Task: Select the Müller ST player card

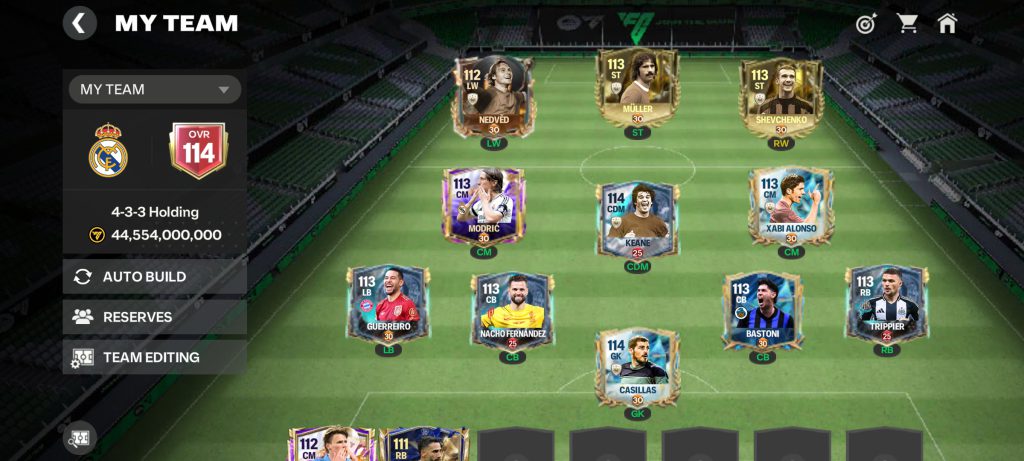Action: pos(637,88)
